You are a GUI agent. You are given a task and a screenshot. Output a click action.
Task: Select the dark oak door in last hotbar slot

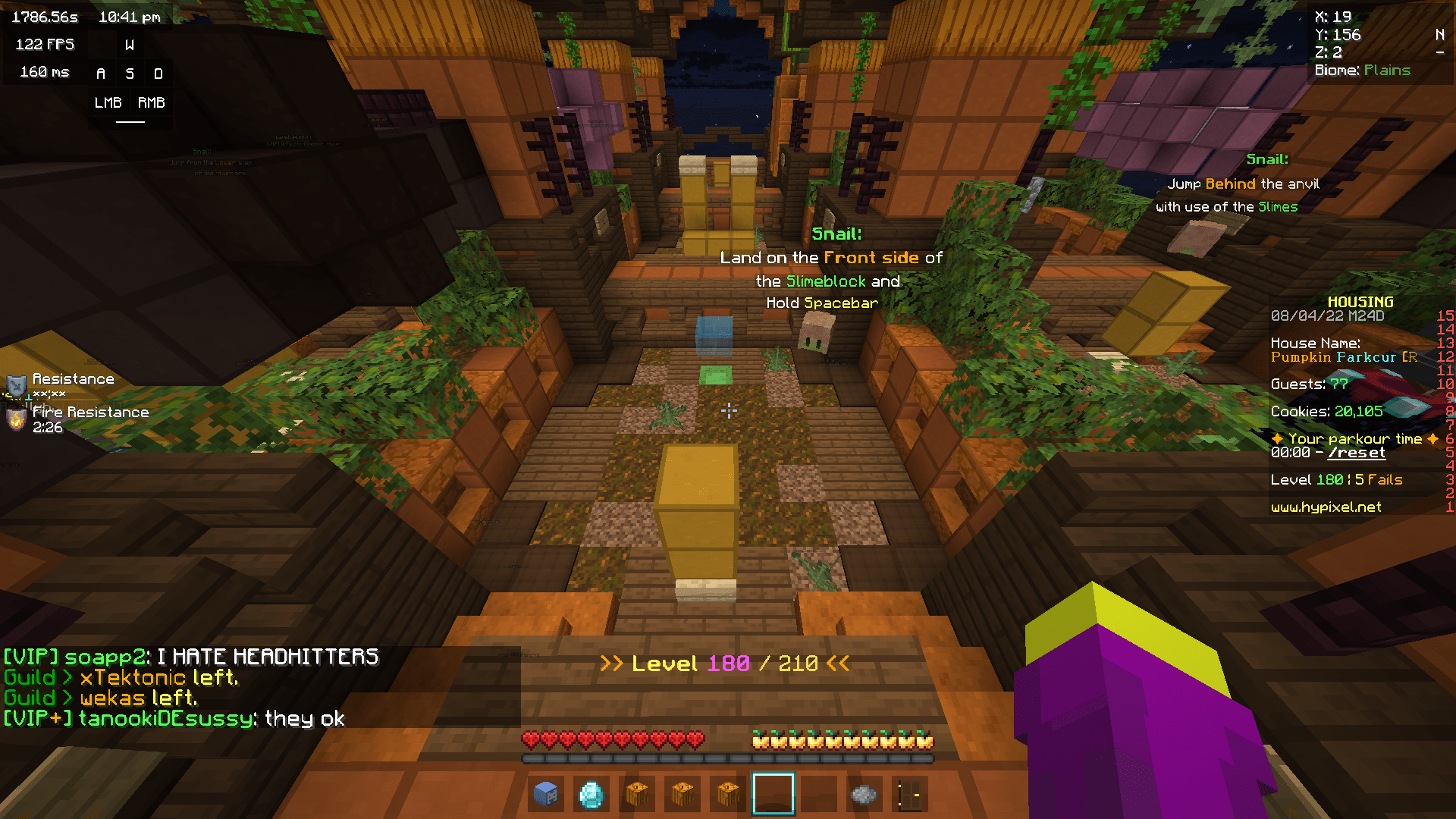pyautogui.click(x=909, y=794)
